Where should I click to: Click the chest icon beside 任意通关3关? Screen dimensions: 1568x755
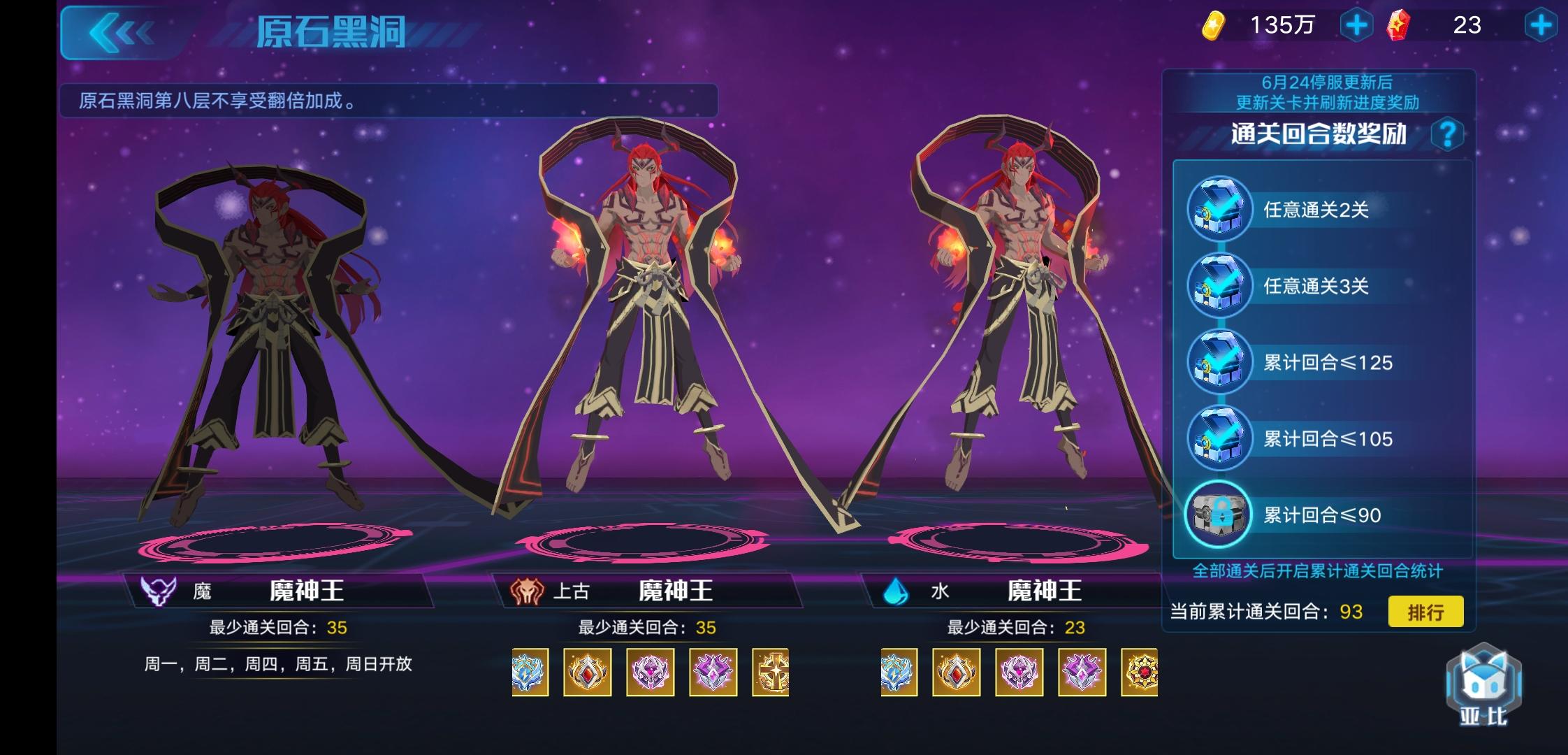[x=1219, y=287]
